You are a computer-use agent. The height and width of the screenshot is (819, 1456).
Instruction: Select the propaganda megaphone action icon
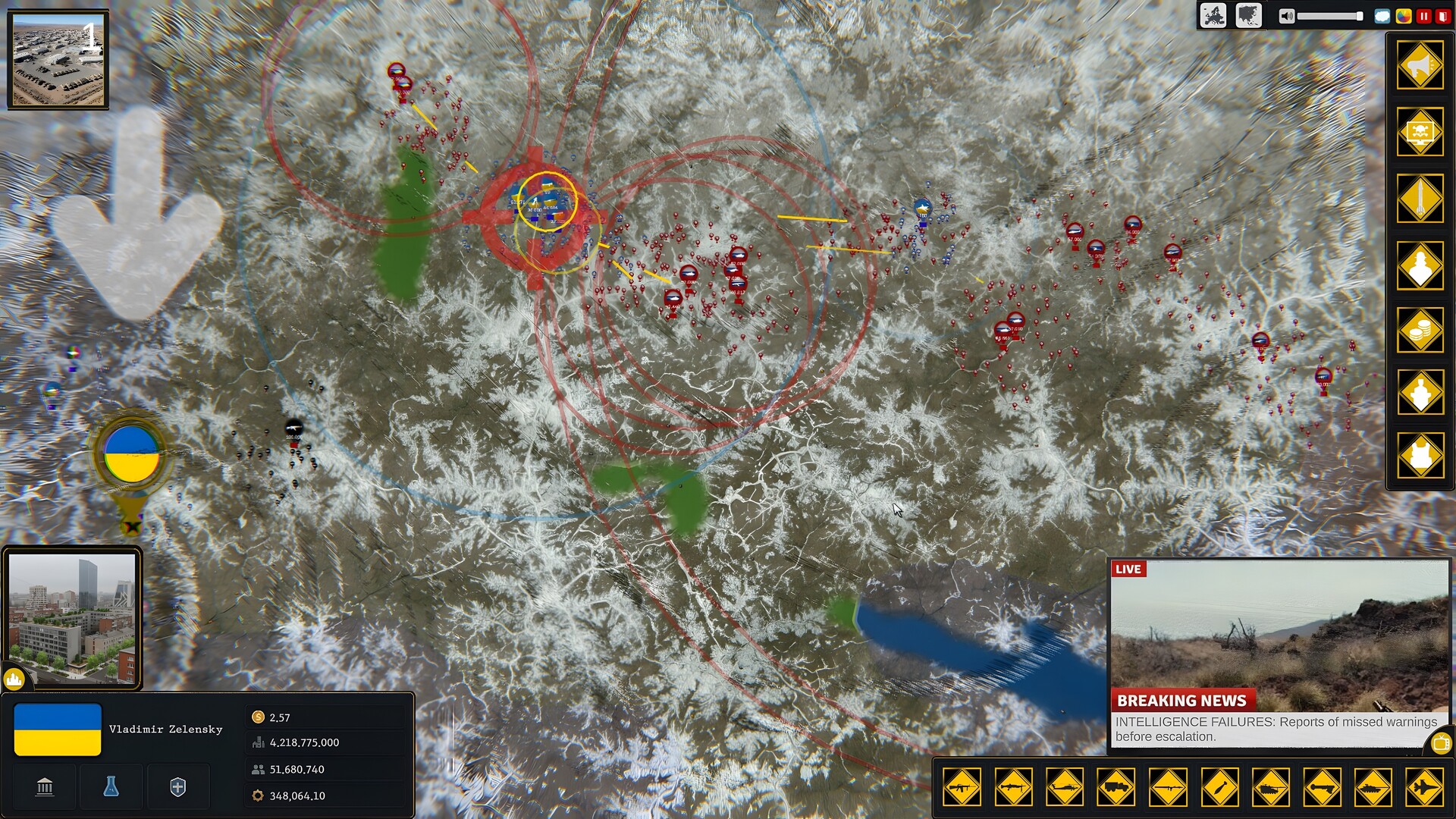1422,67
